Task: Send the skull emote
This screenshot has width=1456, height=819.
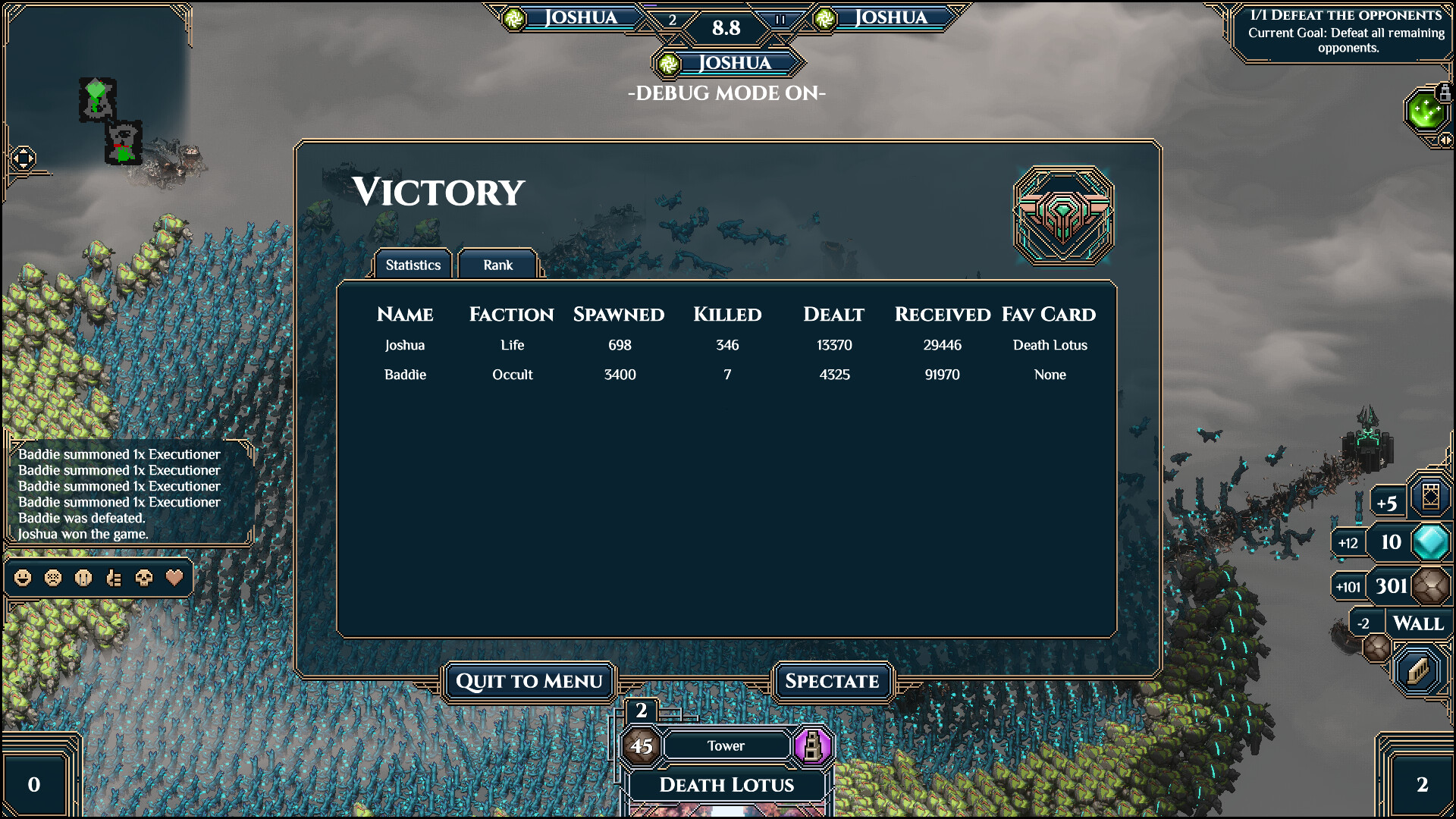Action: pos(143,578)
